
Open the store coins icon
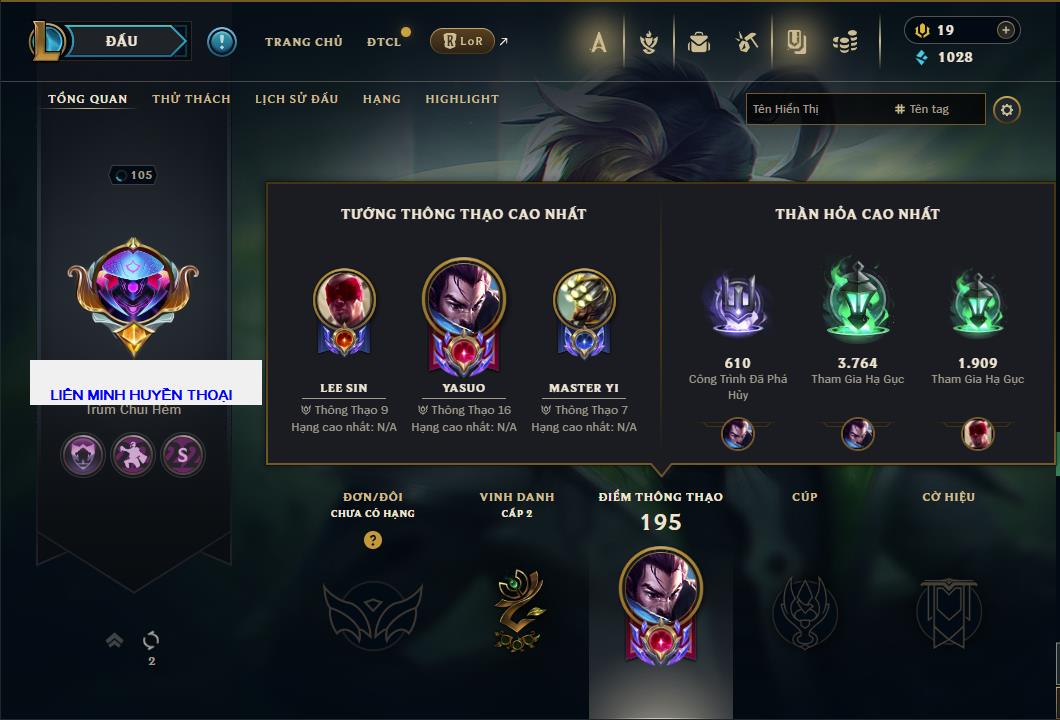(845, 42)
